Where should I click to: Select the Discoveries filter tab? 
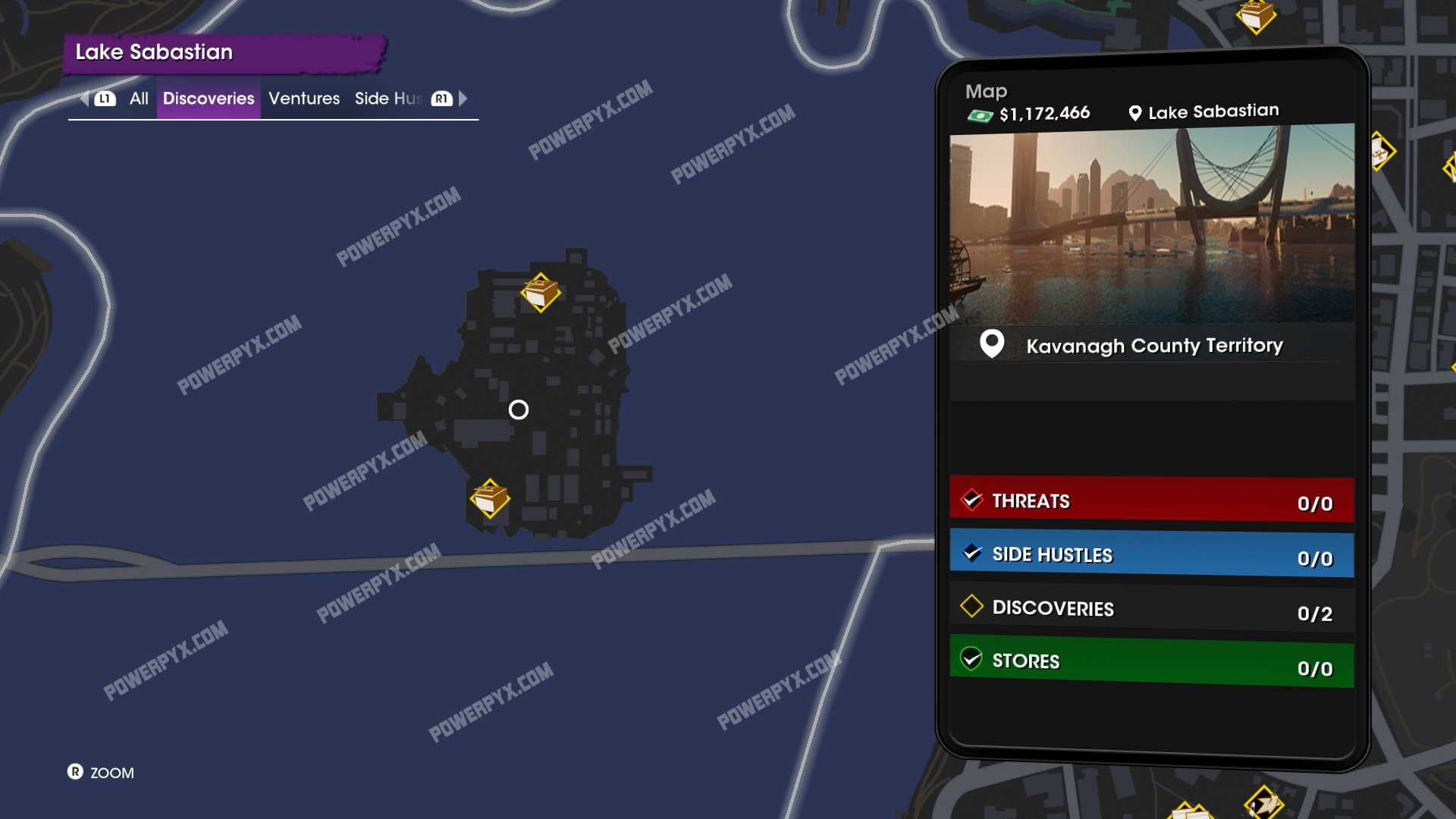pos(209,99)
